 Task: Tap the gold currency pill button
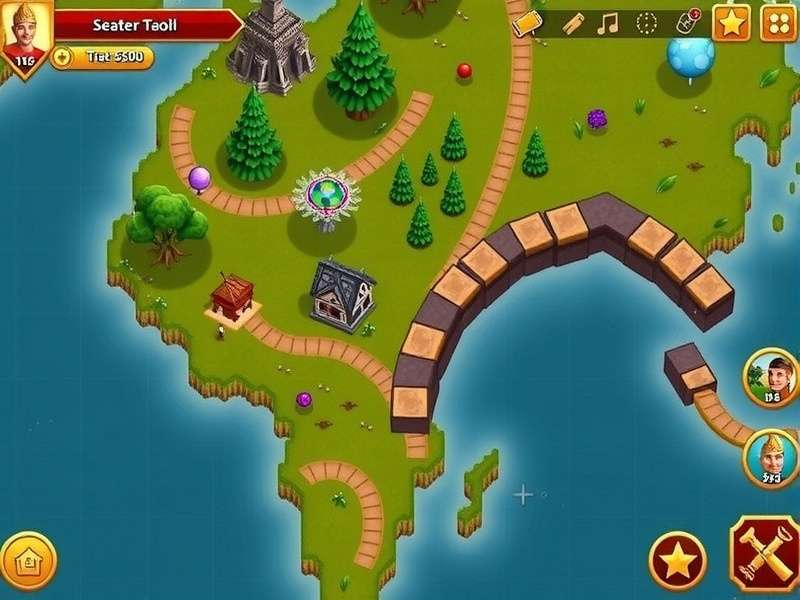(102, 57)
